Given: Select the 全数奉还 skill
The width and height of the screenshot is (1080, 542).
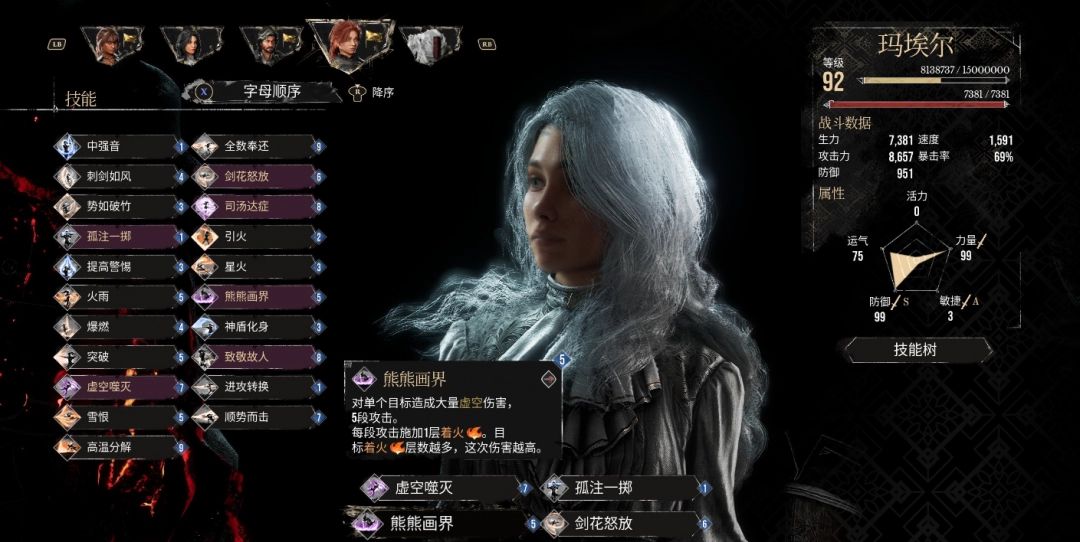Looking at the screenshot, I should tap(256, 146).
